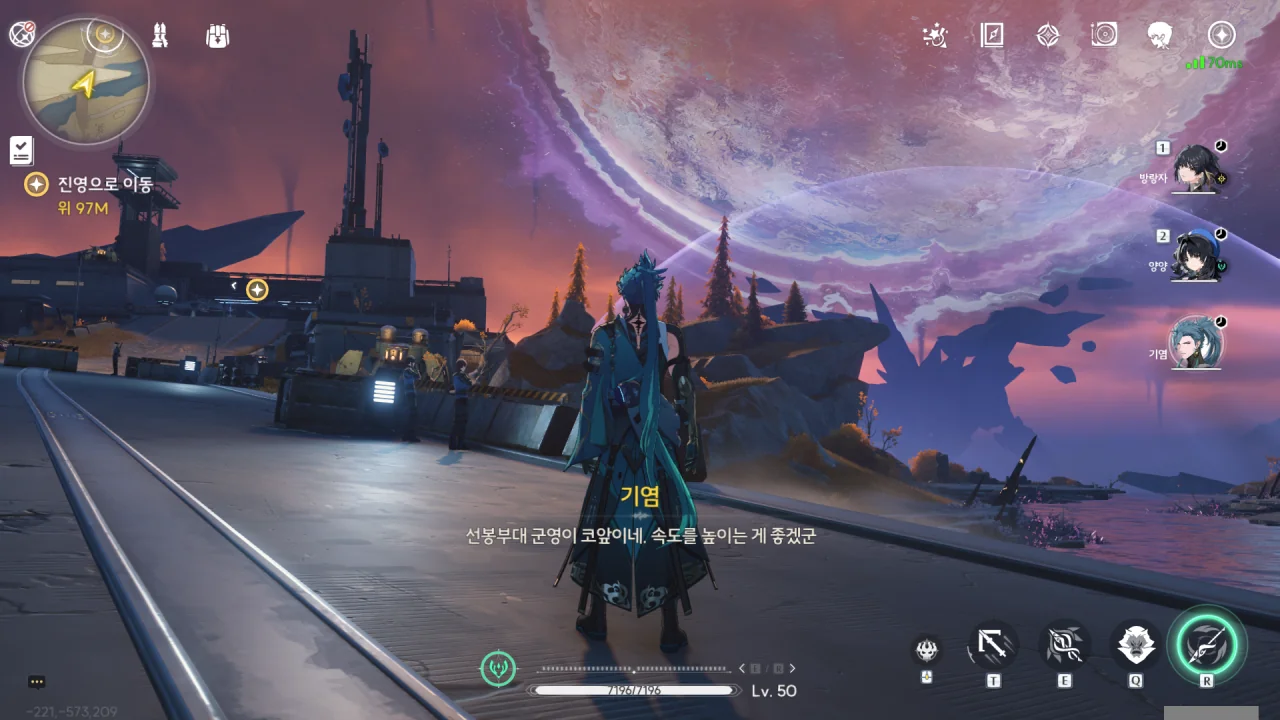
Task: Click the gold quest waypoint marker
Action: (257, 289)
